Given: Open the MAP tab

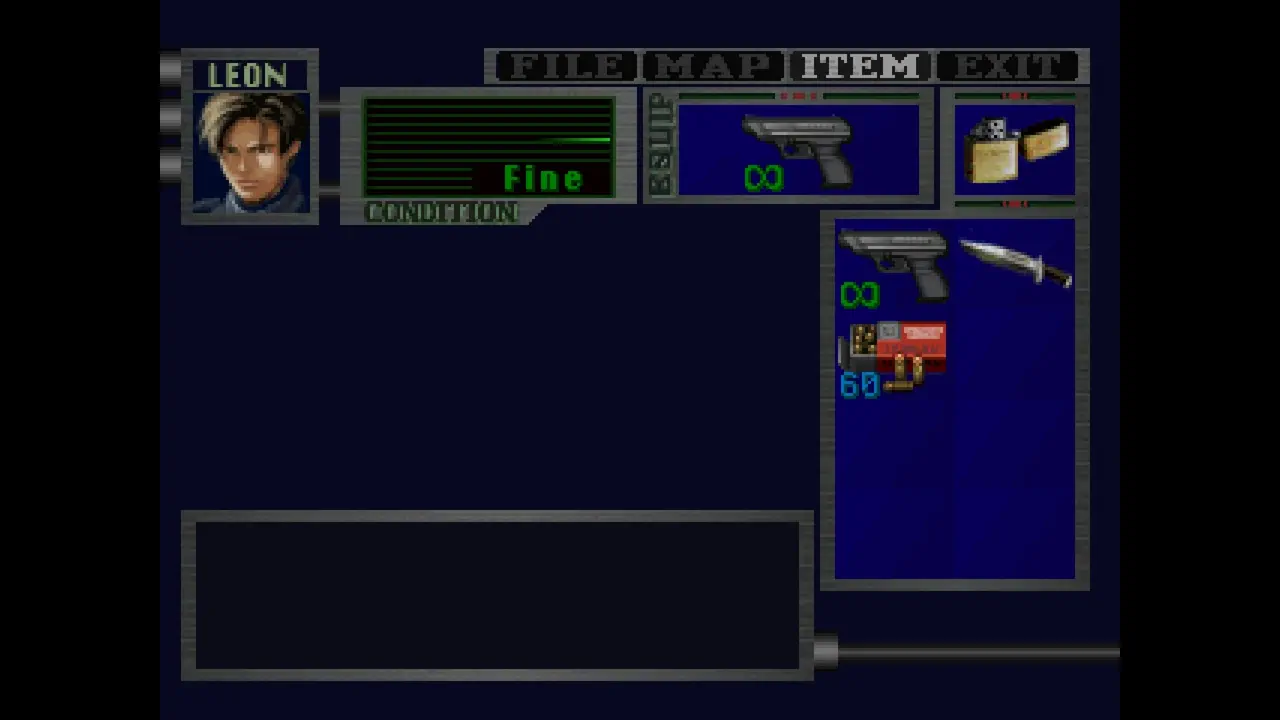Looking at the screenshot, I should (x=712, y=66).
